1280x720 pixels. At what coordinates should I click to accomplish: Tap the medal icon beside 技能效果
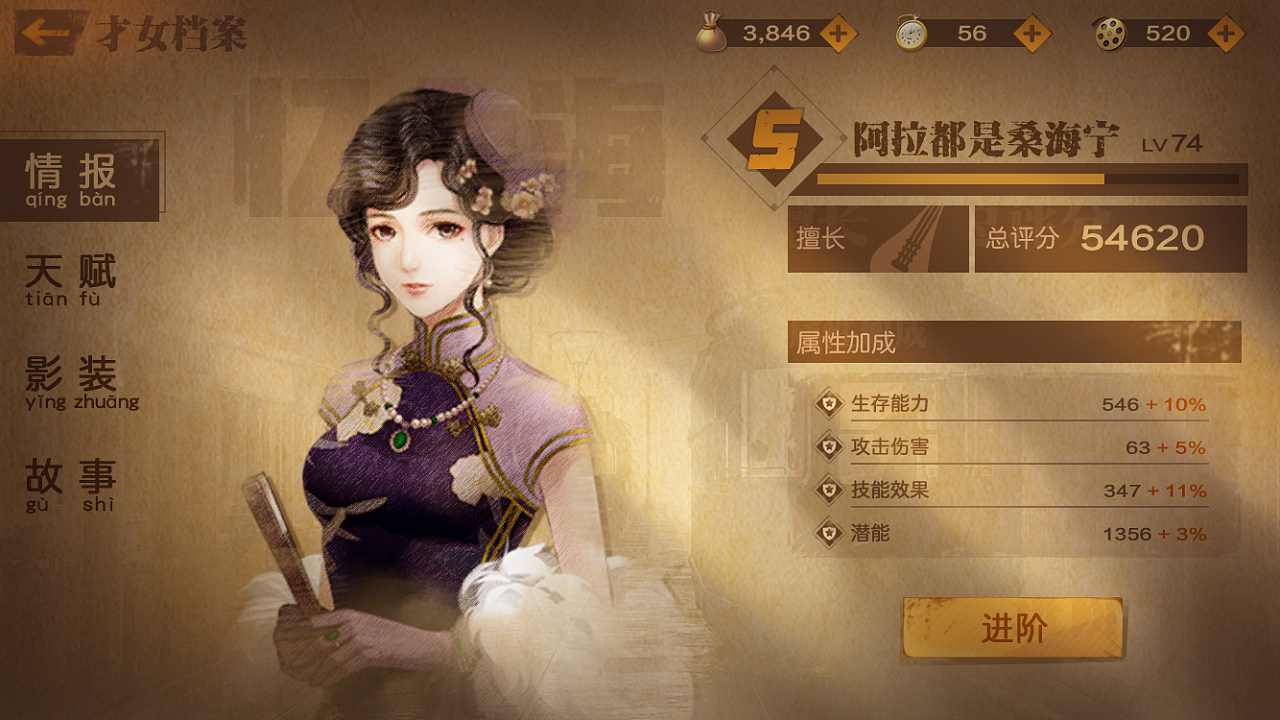[831, 489]
